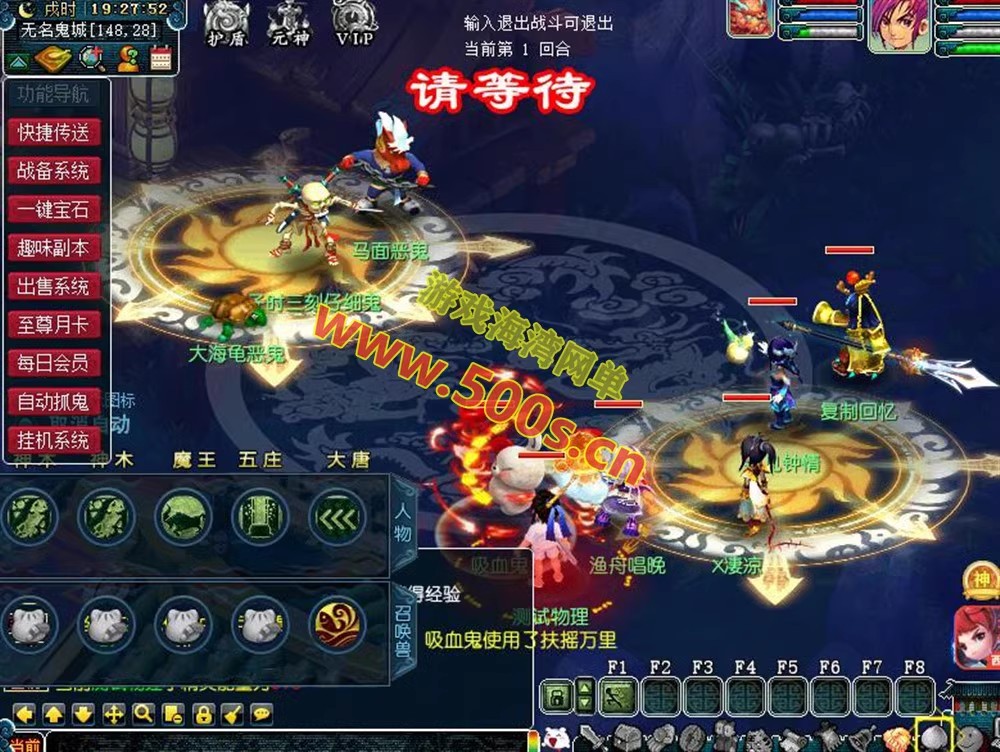
Task: Select the green bull skill icon
Action: pos(183,516)
